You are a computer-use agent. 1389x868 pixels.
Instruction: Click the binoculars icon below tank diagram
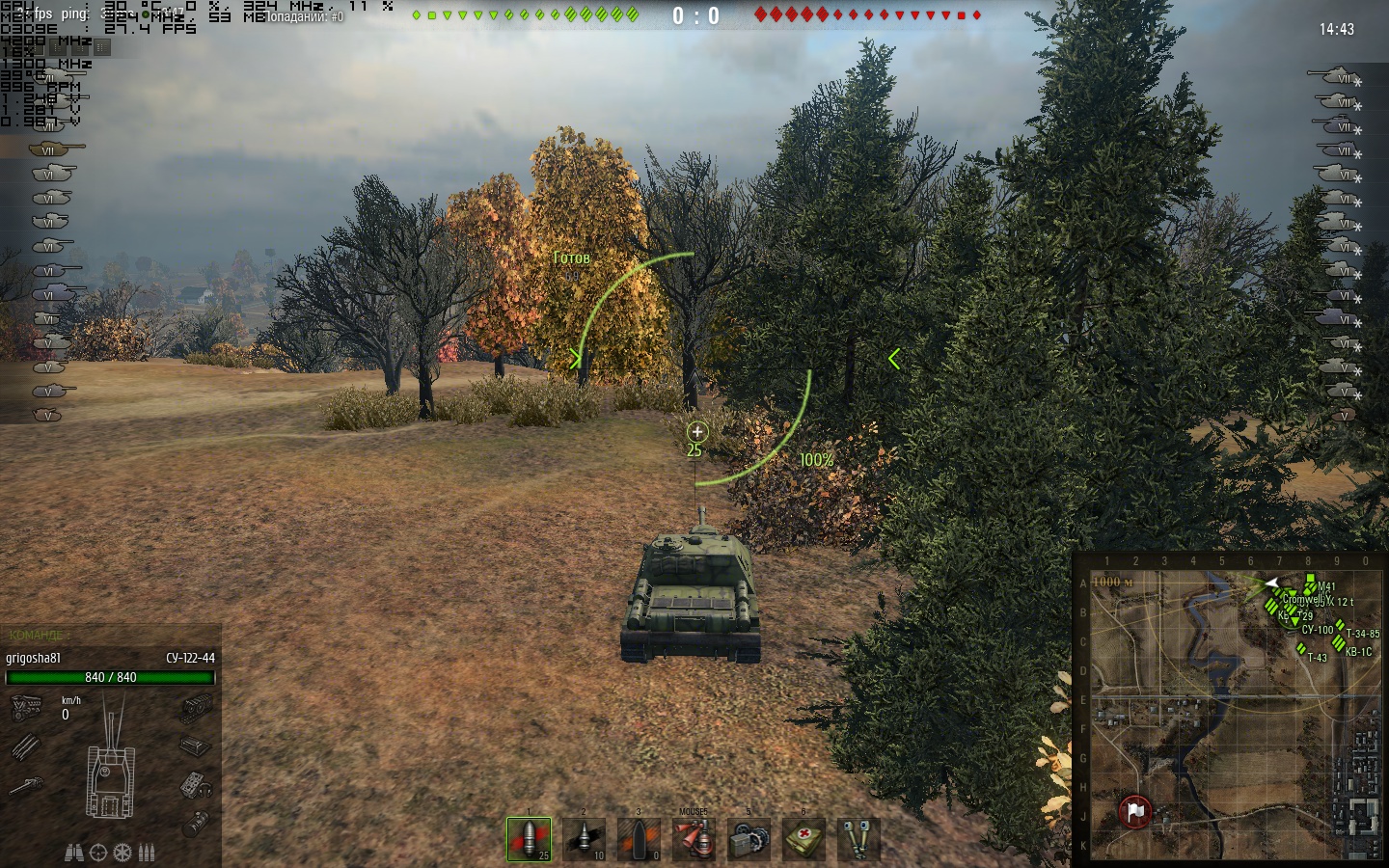click(73, 853)
